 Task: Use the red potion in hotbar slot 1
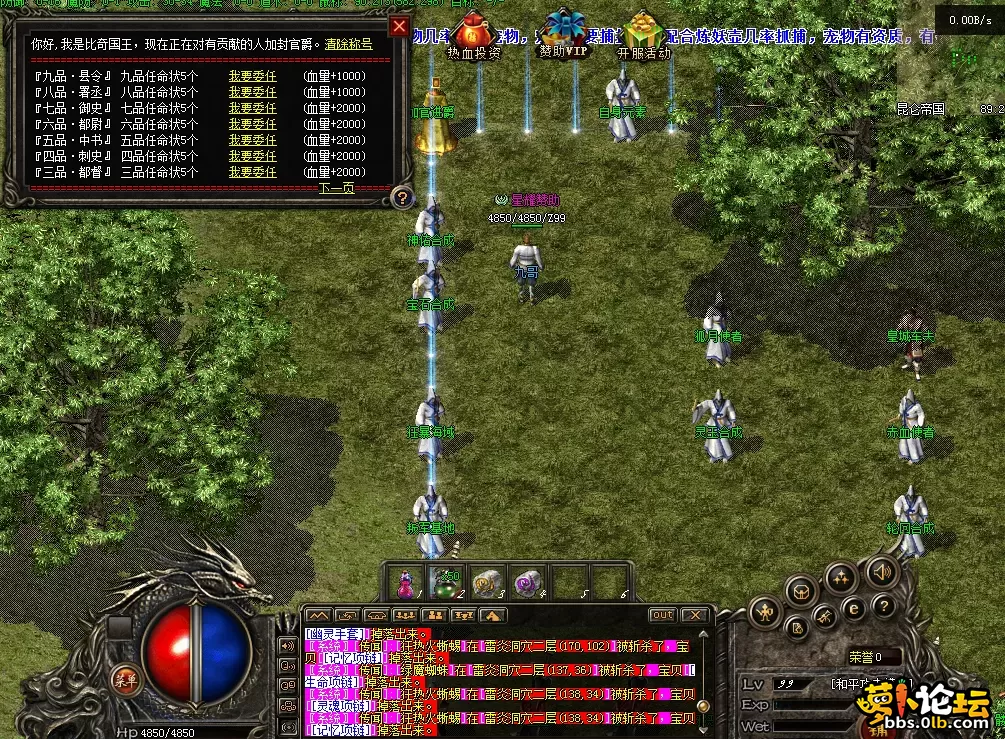(407, 582)
